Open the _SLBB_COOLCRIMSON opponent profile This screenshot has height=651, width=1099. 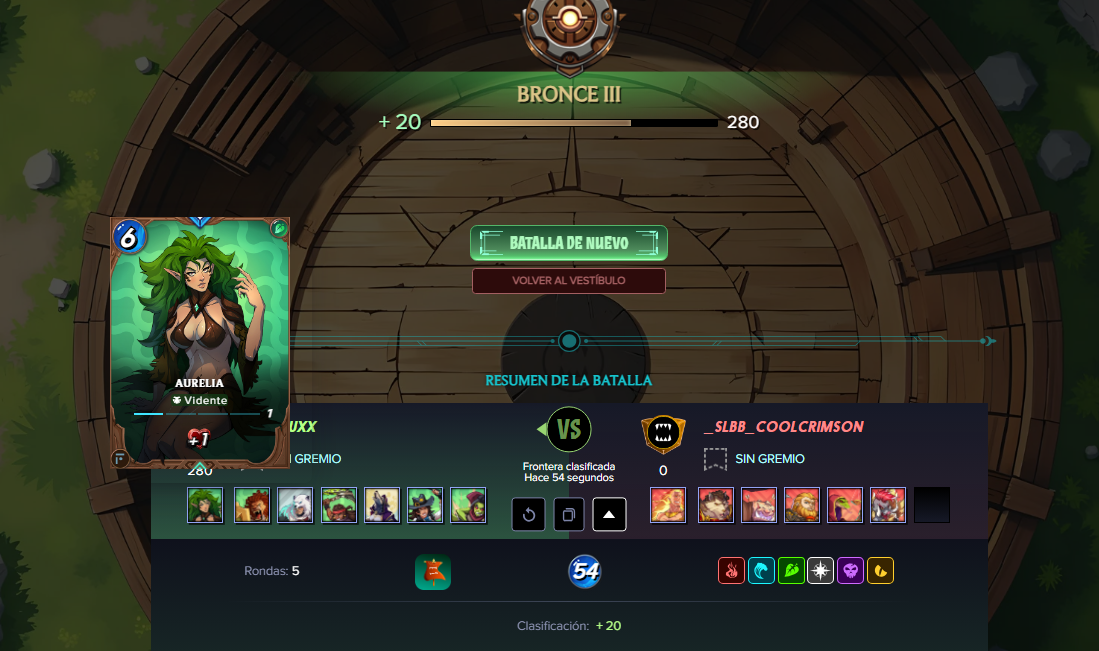tap(783, 427)
